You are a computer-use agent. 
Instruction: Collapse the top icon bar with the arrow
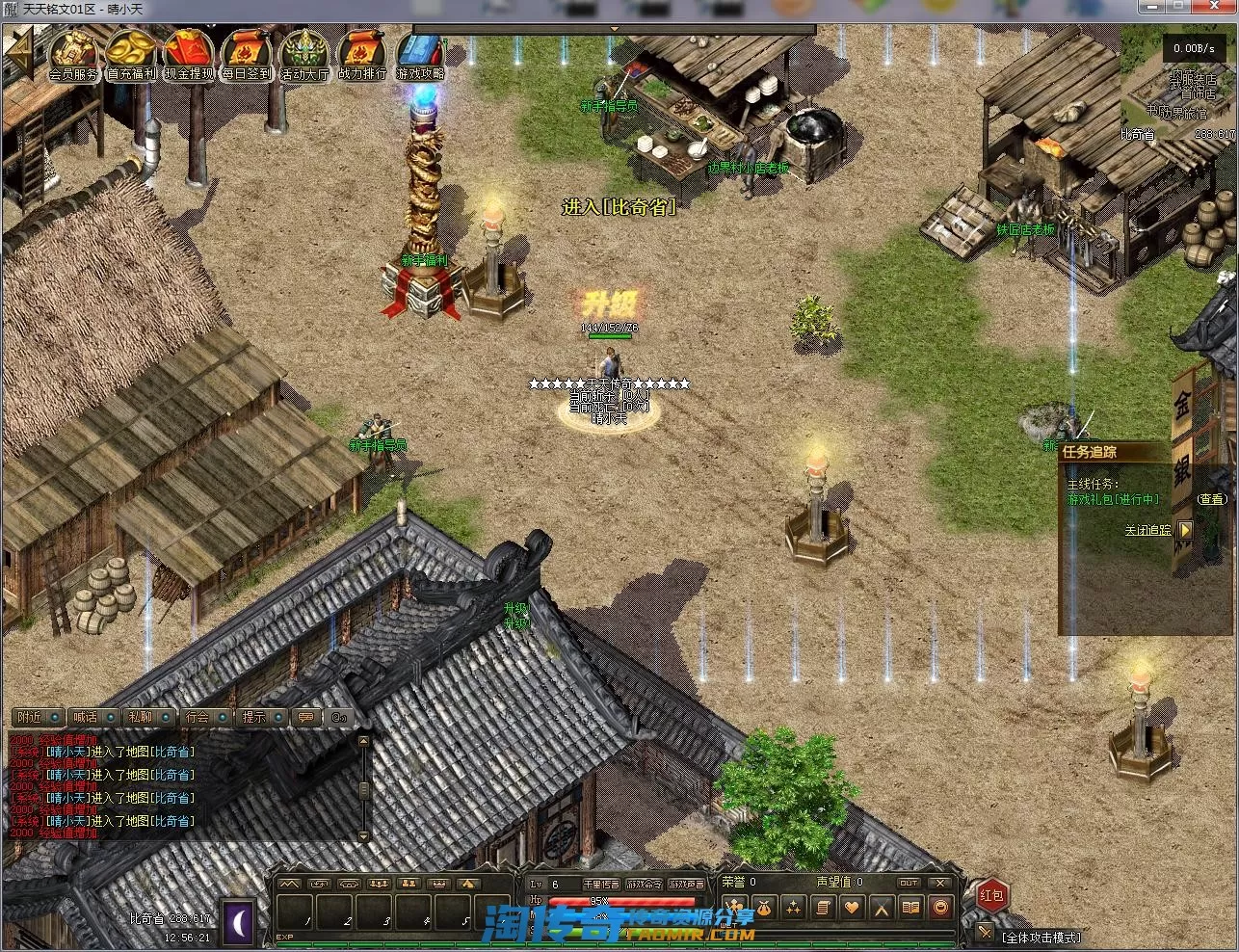coord(17,55)
